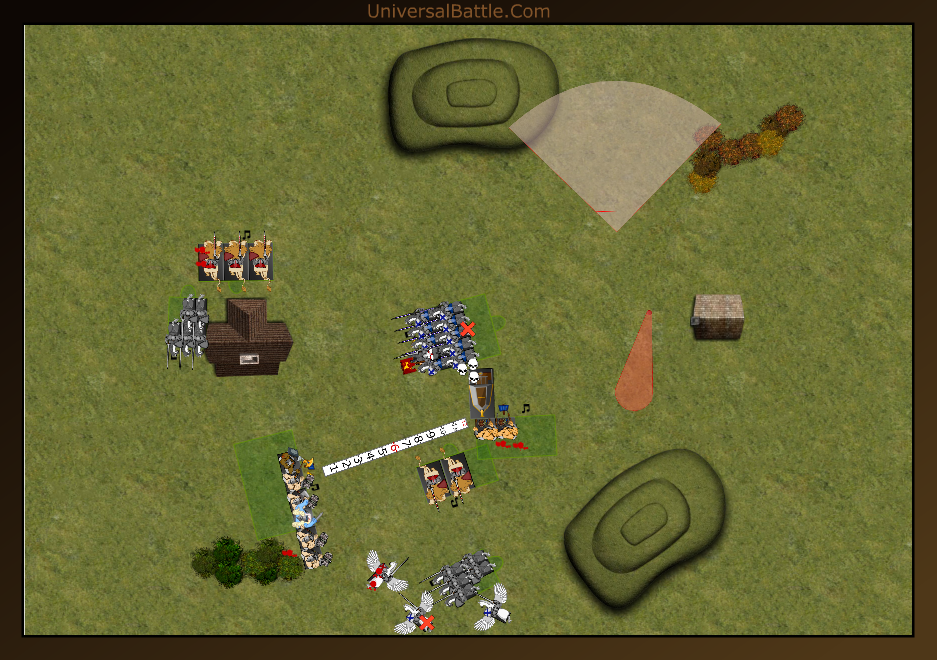Pick the numbered measuring ruler
The image size is (937, 660).
click(x=395, y=446)
